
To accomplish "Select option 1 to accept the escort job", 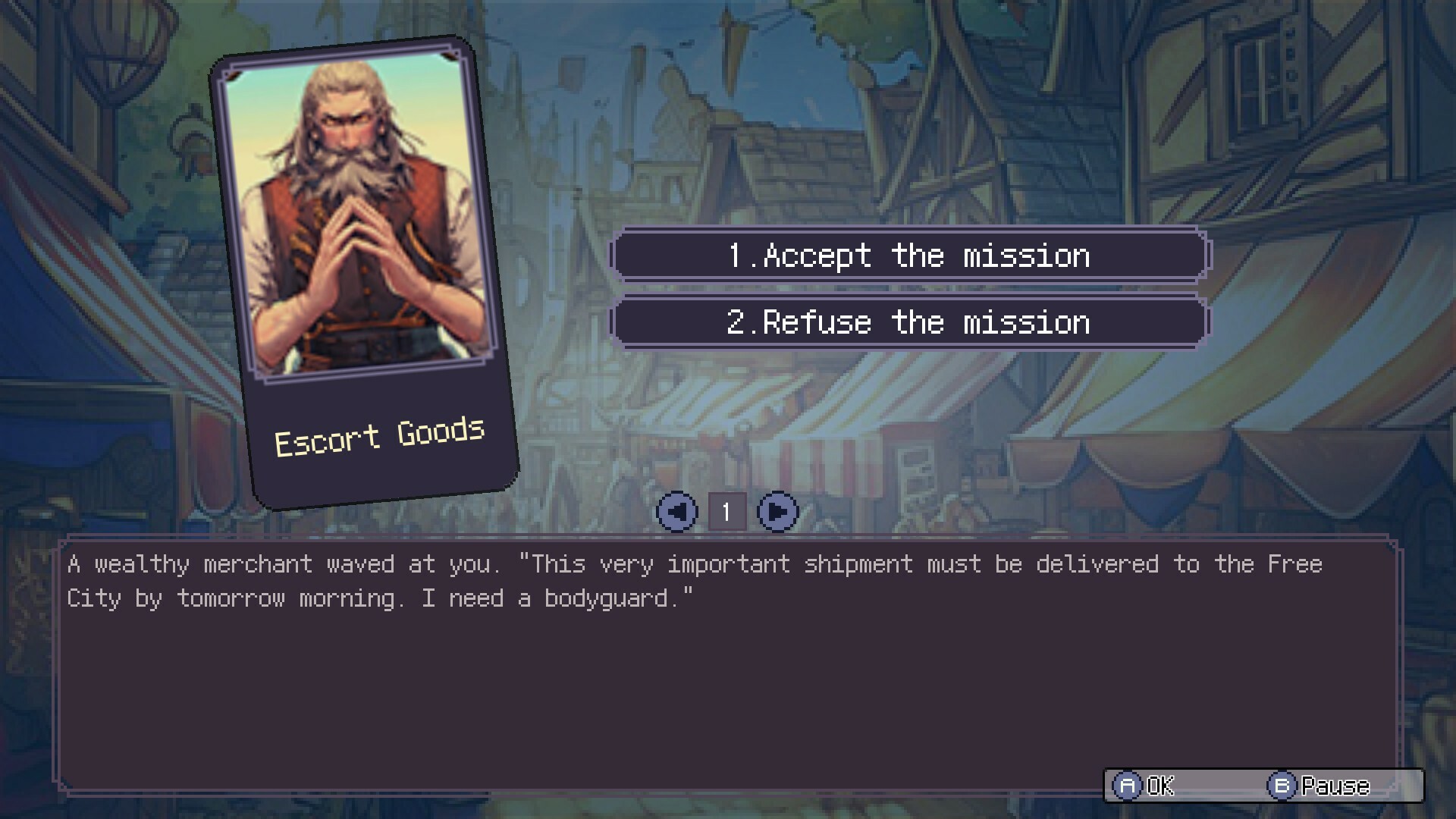I will pos(910,256).
